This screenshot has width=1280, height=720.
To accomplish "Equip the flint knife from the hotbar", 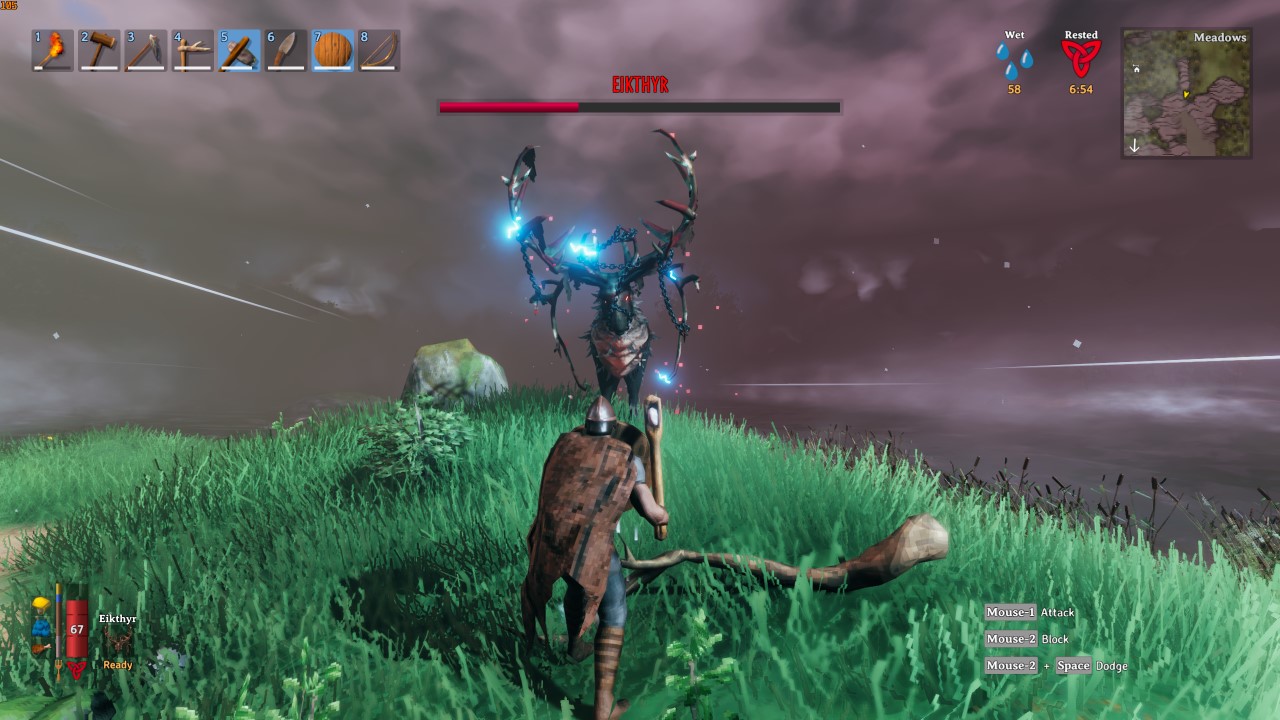I will pyautogui.click(x=286, y=50).
